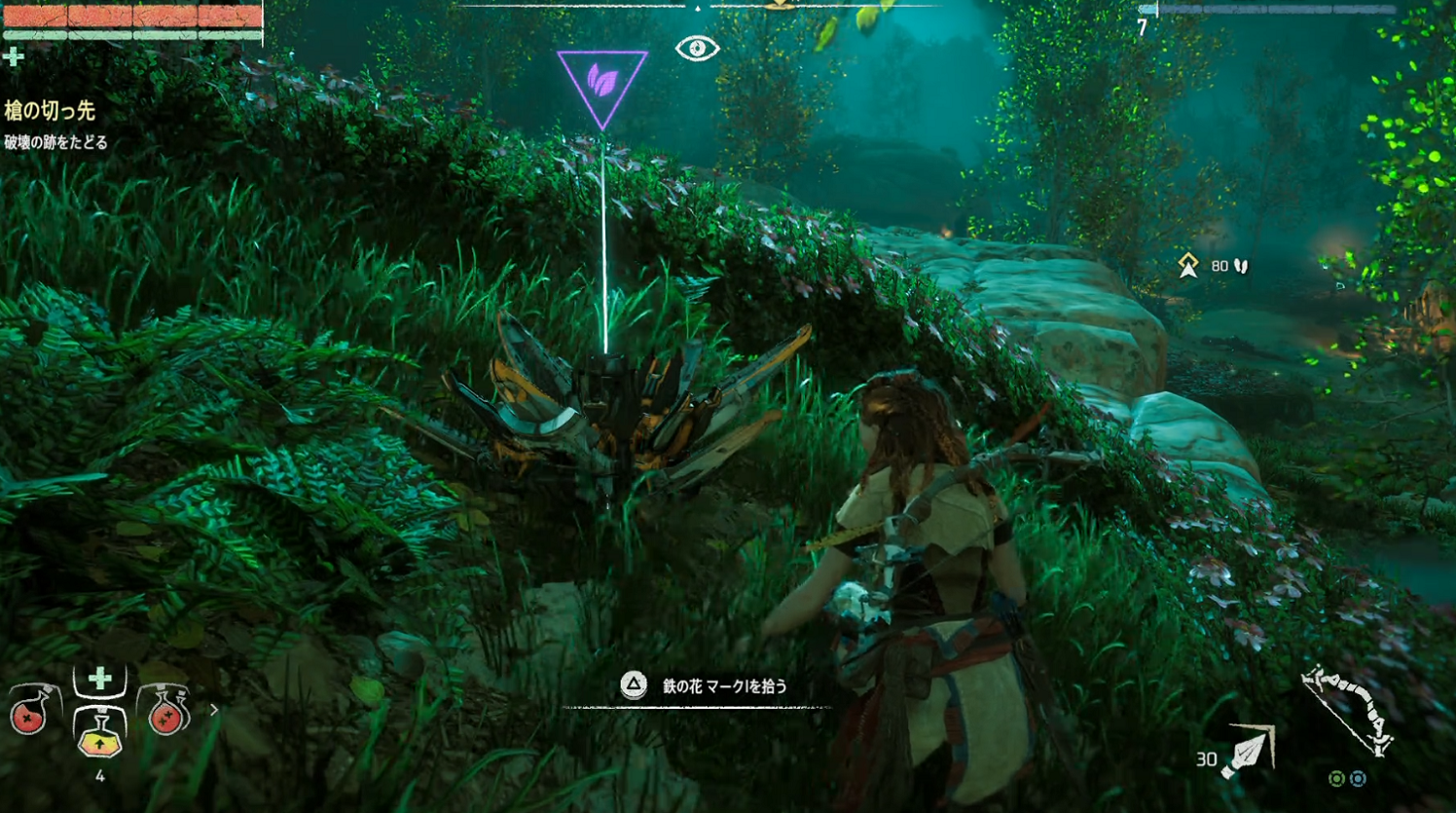Viewport: 1456px width, 813px height.
Task: Select the quest waypoint marker showing 80
Action: tap(1188, 266)
